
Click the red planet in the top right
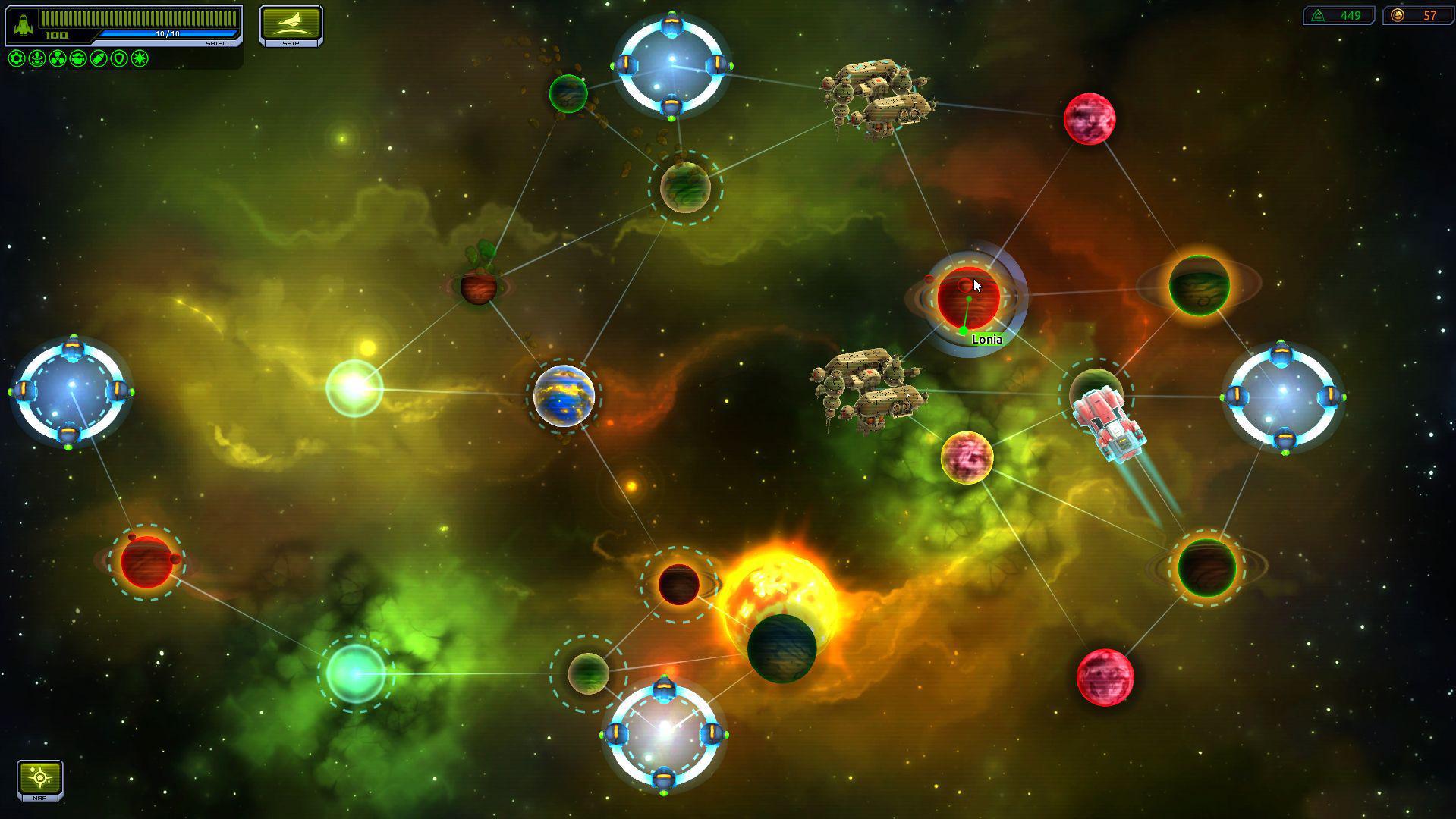click(x=1088, y=118)
